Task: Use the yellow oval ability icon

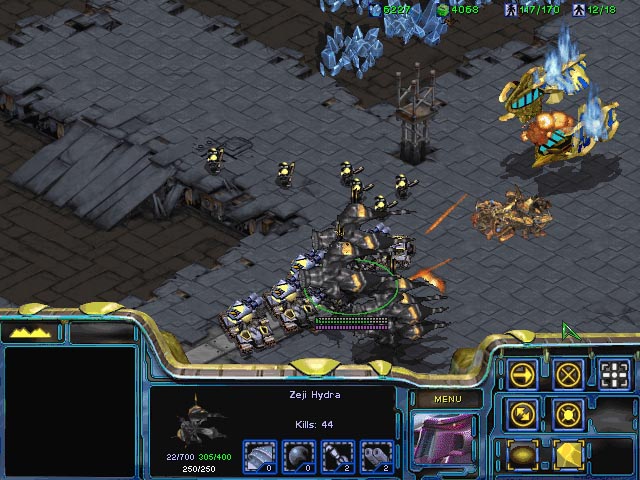Action: point(523,453)
